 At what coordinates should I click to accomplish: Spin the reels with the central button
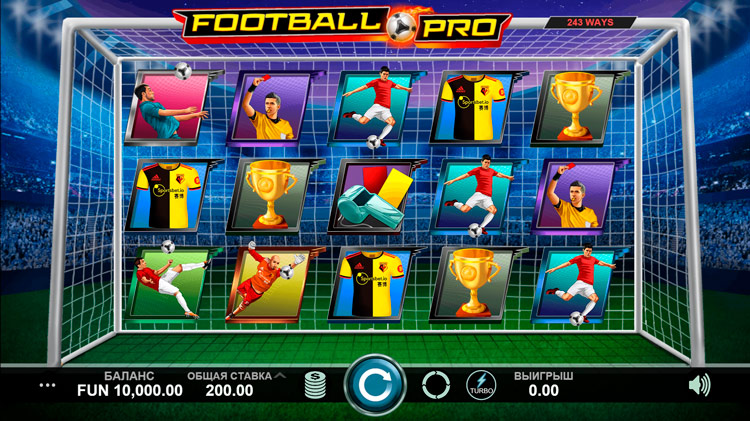pos(375,385)
